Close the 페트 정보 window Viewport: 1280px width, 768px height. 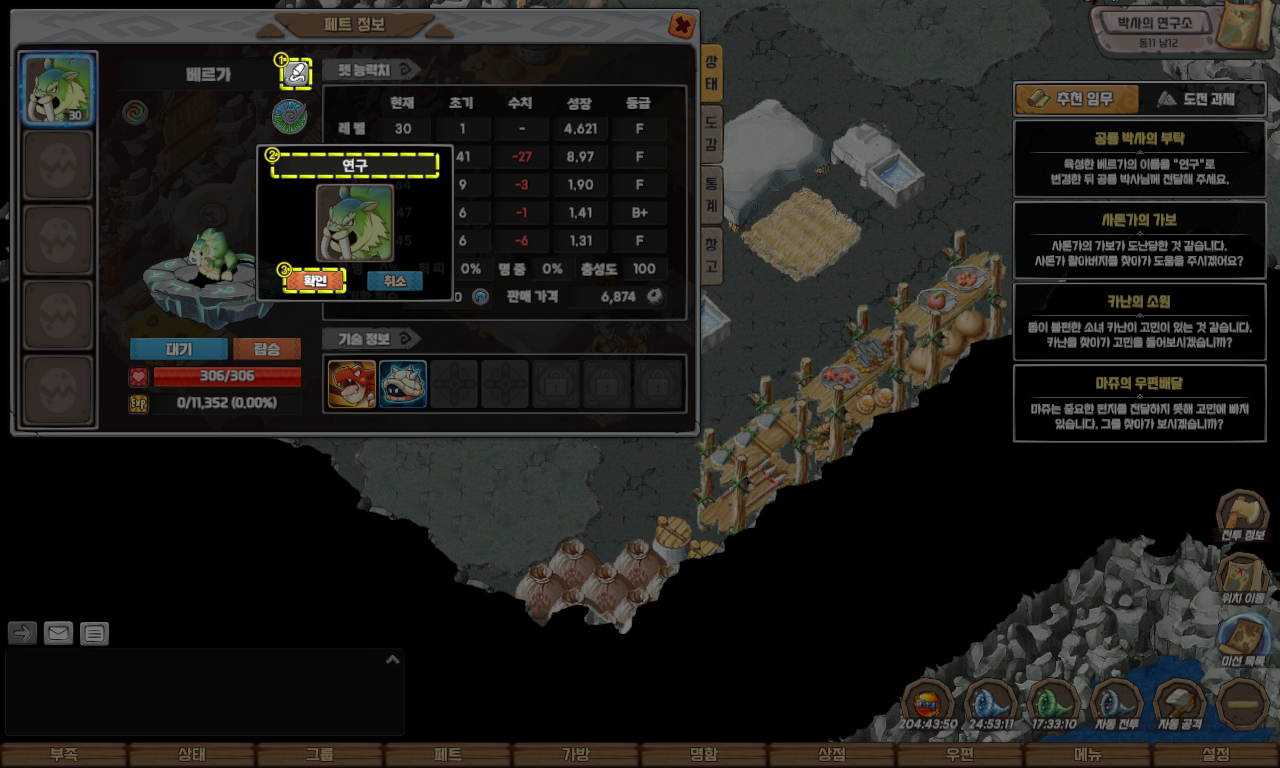click(x=682, y=25)
